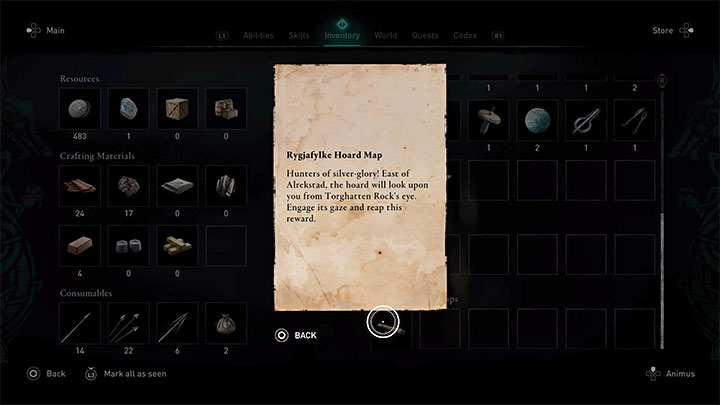Select the pouch consumable slot
Viewport: 720px width, 405px height.
[x=225, y=323]
